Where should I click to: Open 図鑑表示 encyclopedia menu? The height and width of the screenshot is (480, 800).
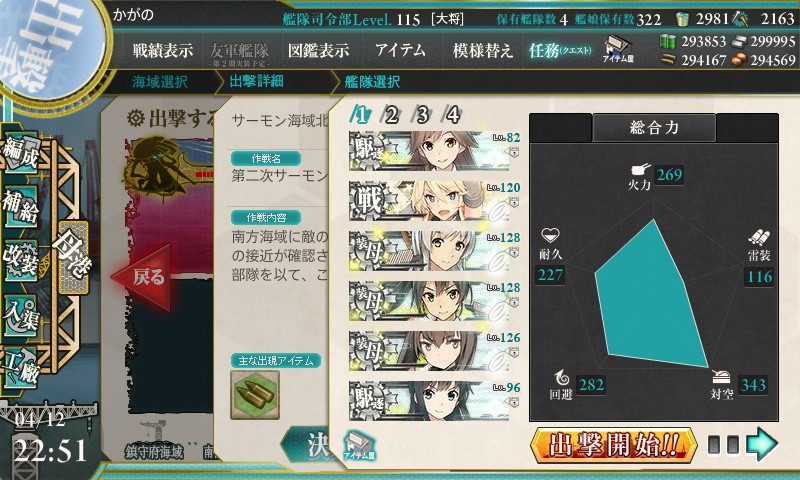(318, 51)
